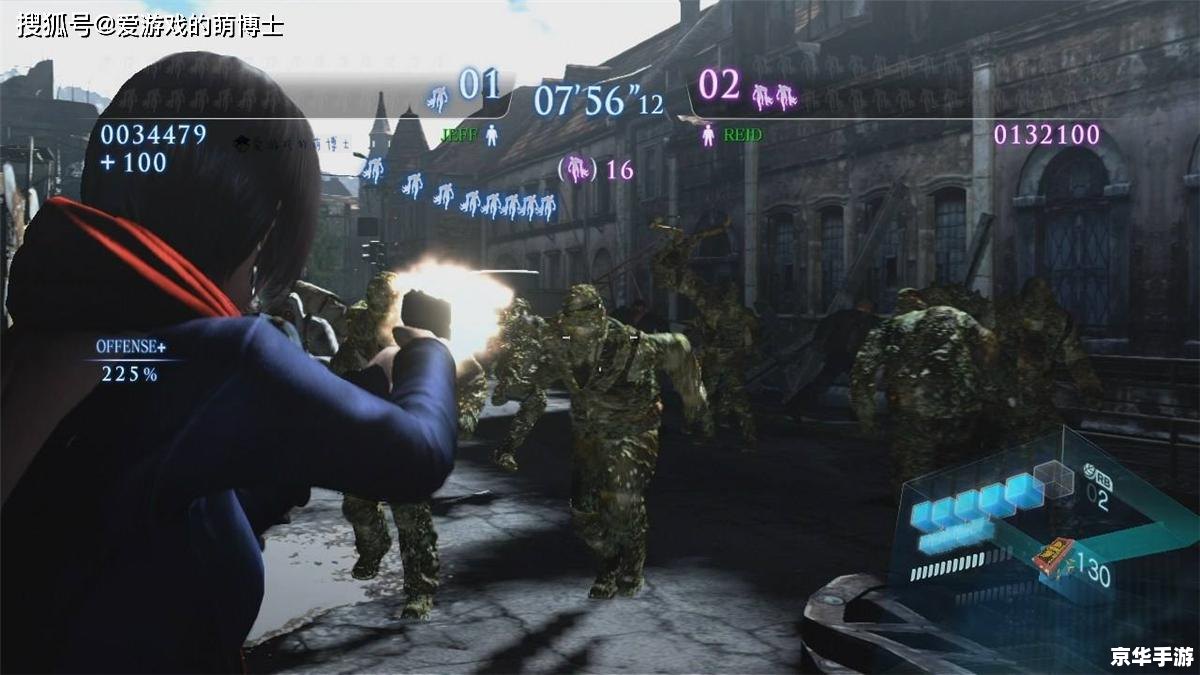Select the ammo box item icon
This screenshot has width=1200, height=675.
coord(1054,553)
